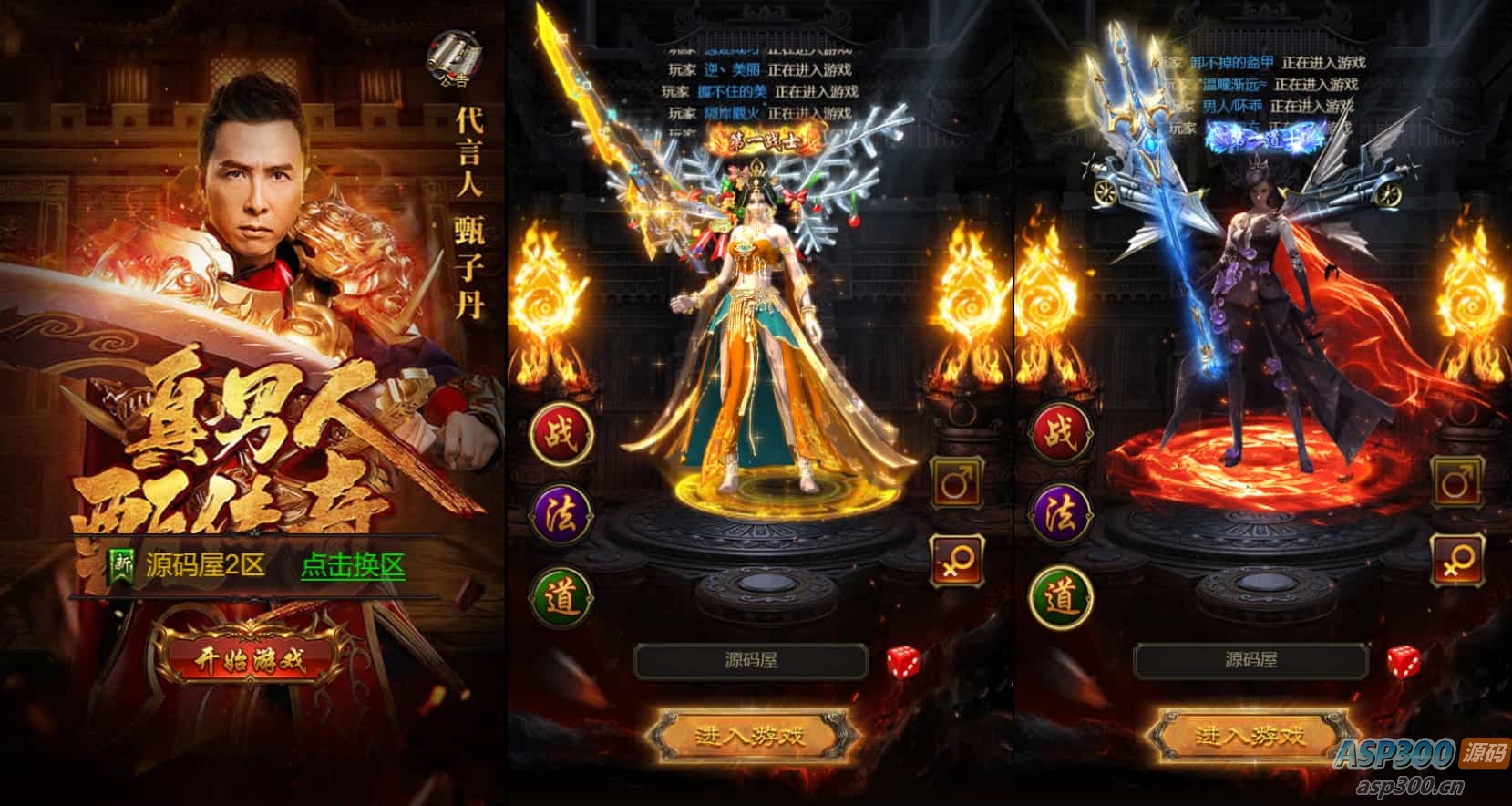Image resolution: width=1512 pixels, height=806 pixels.
Task: Enter game with 进入游戏 below the warrior
Action: coord(750,735)
